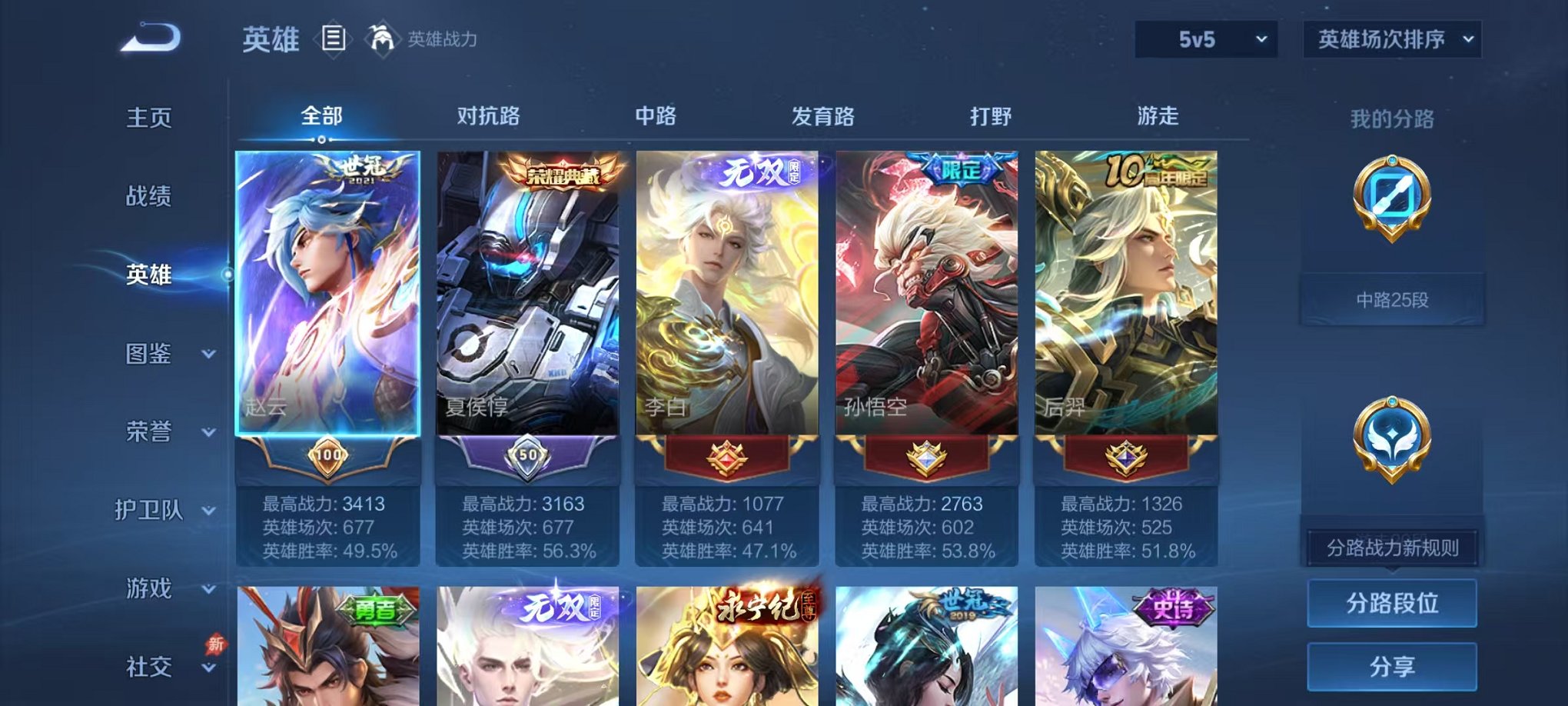This screenshot has width=1568, height=706.
Task: Click the hero list icon beside 英雄 title
Action: 334,39
